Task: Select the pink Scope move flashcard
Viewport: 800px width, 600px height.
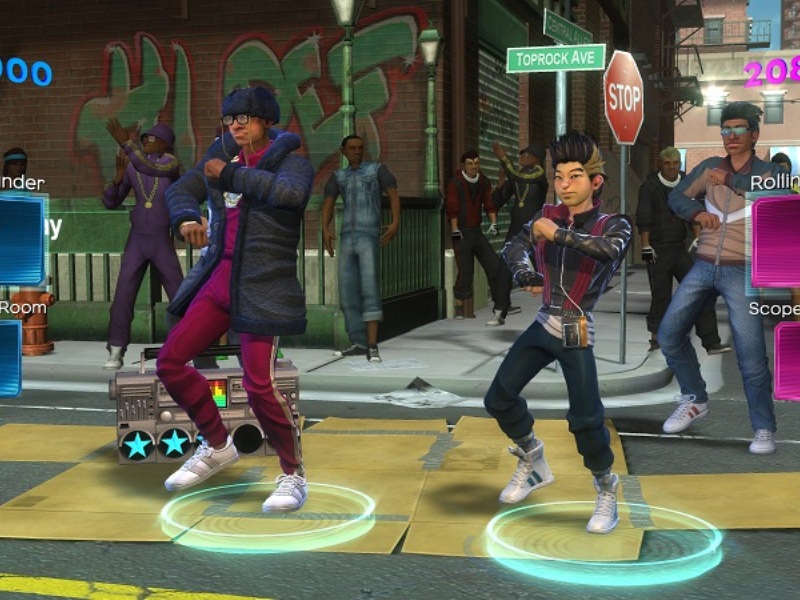Action: coord(788,360)
